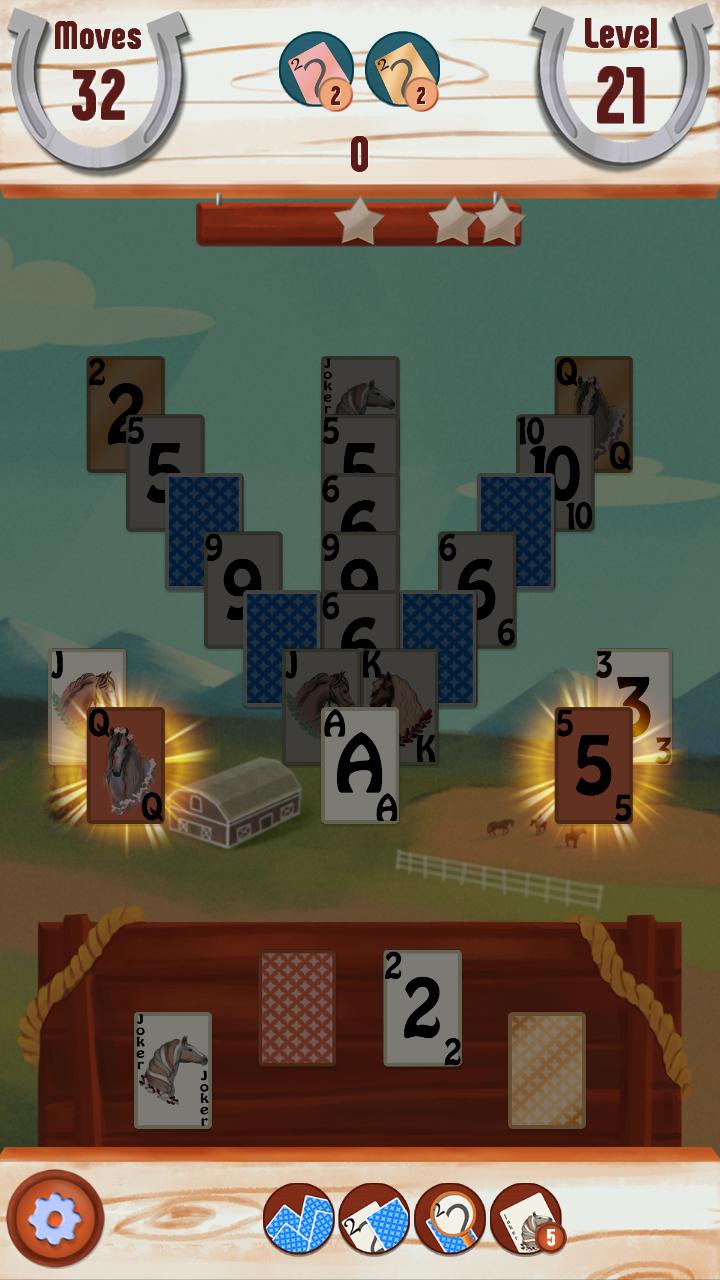Tap the tan face-down deck

[546, 1070]
